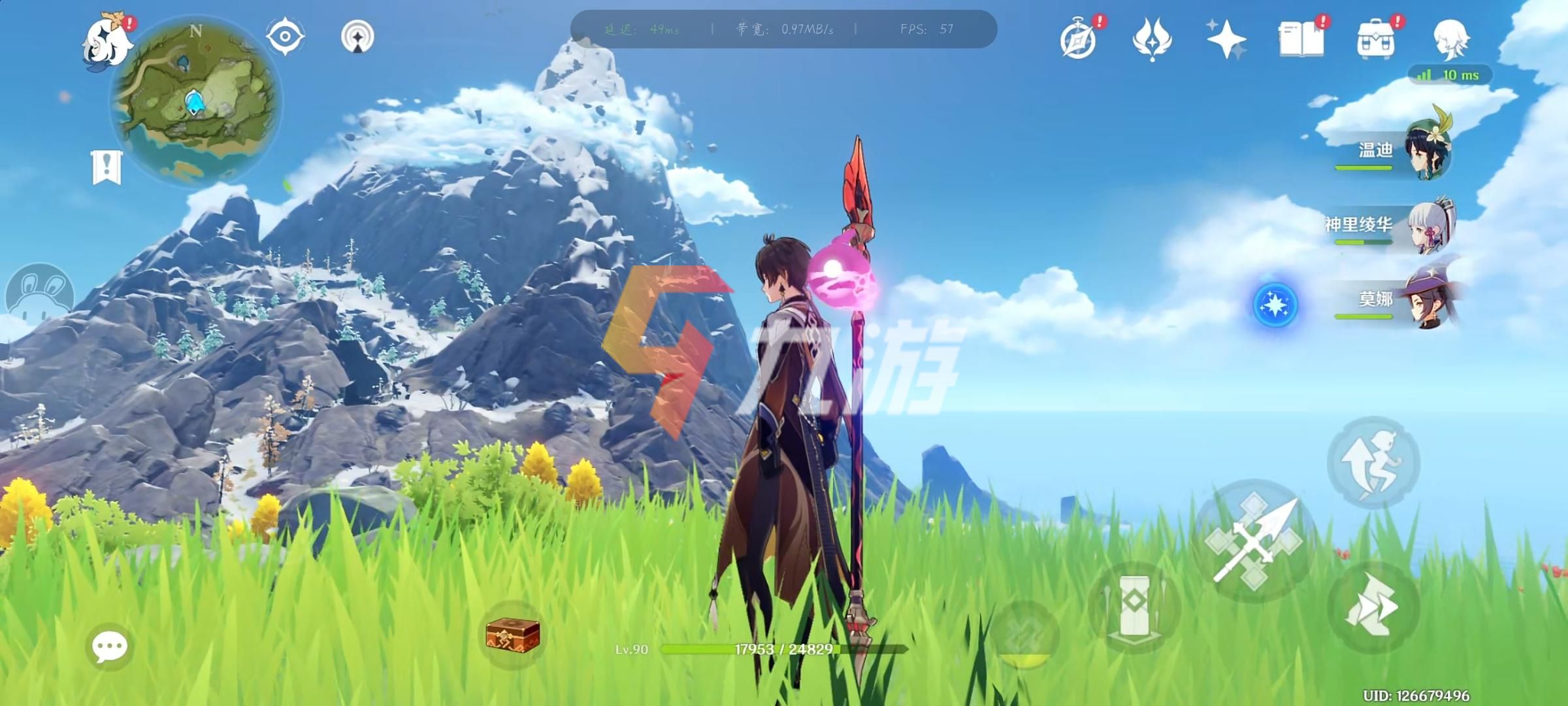Open the compass events icon
The image size is (1568, 706).
click(x=1079, y=40)
